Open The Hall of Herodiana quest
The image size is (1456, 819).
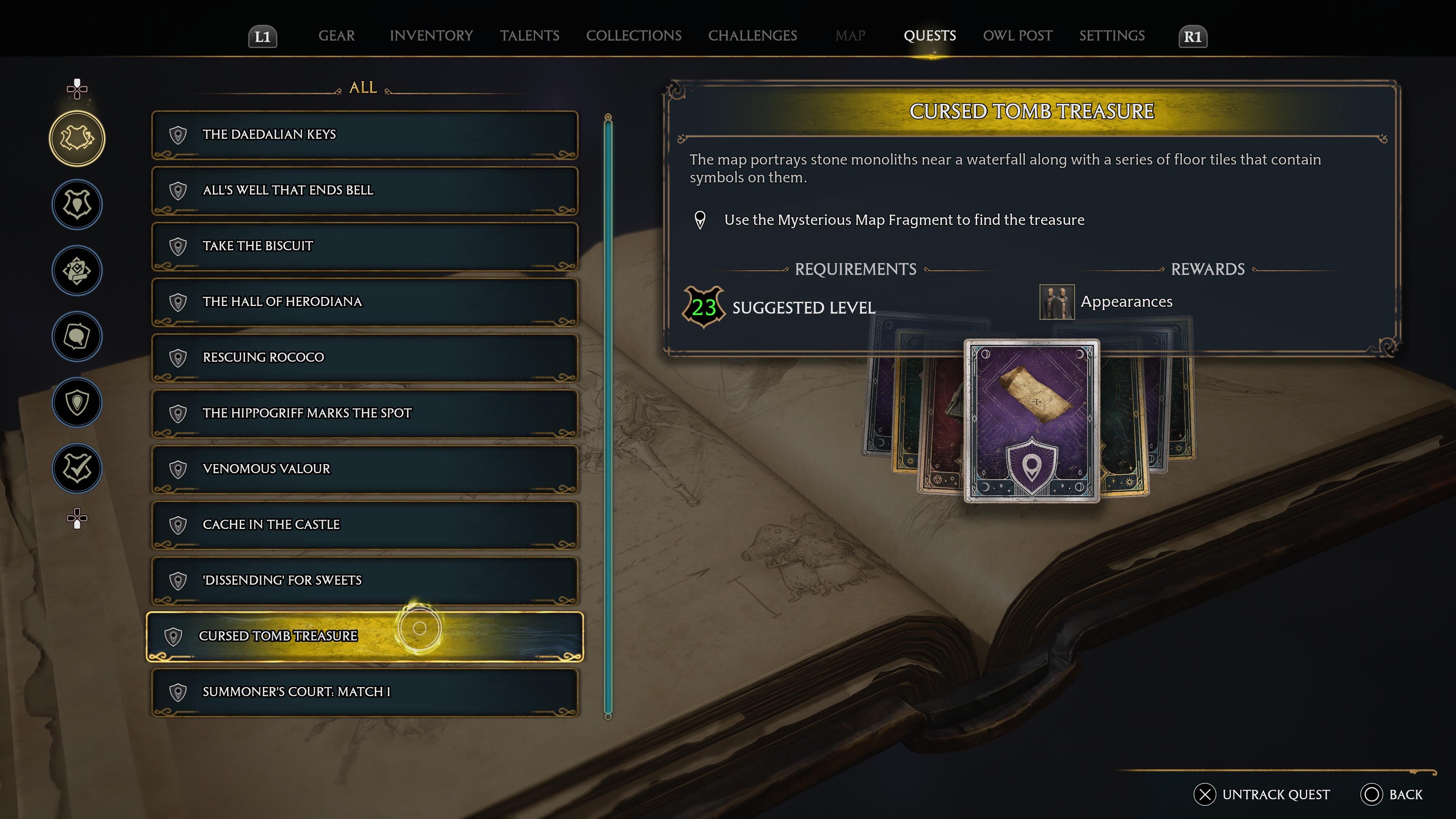[364, 302]
